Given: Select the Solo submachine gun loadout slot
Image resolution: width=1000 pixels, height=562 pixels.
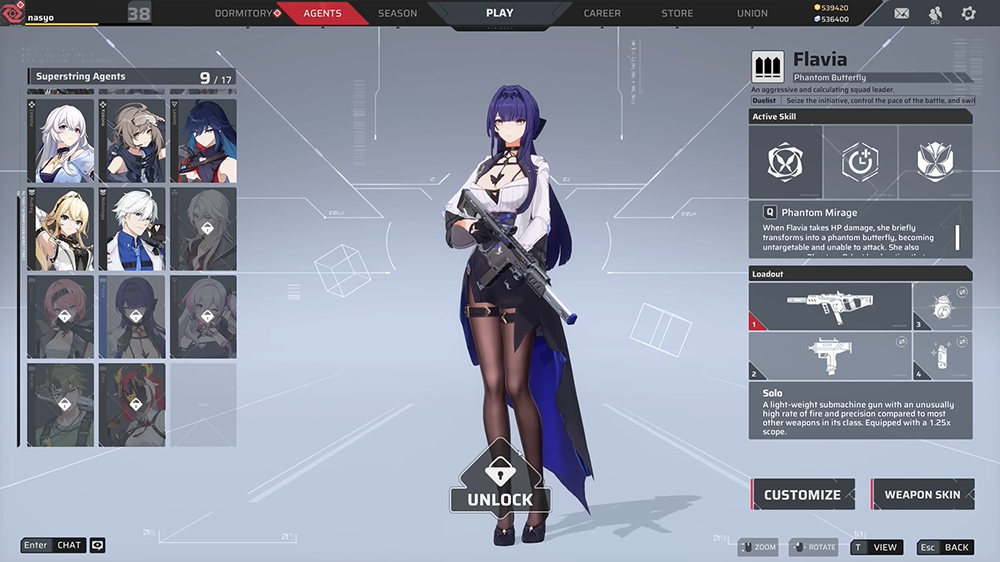Looking at the screenshot, I should pos(829,306).
